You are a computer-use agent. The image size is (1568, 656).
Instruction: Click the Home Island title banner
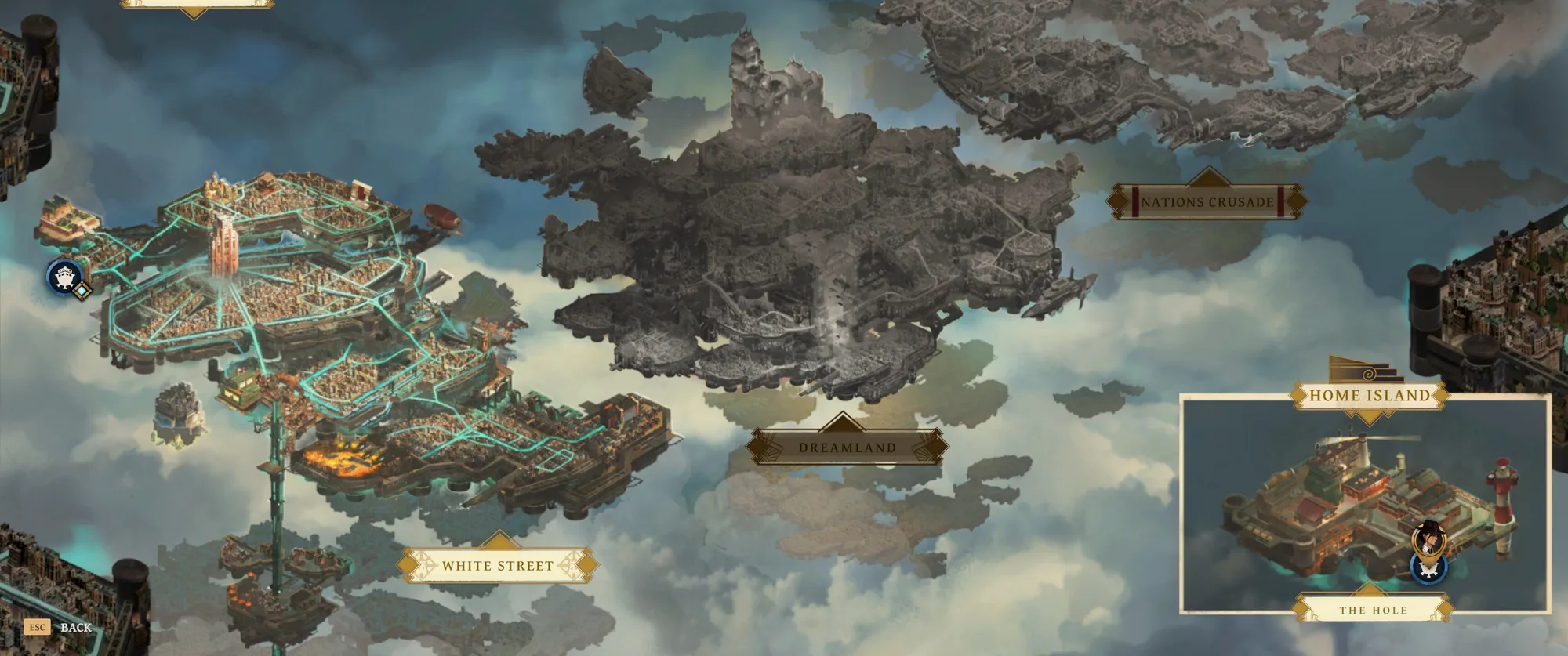(1369, 395)
